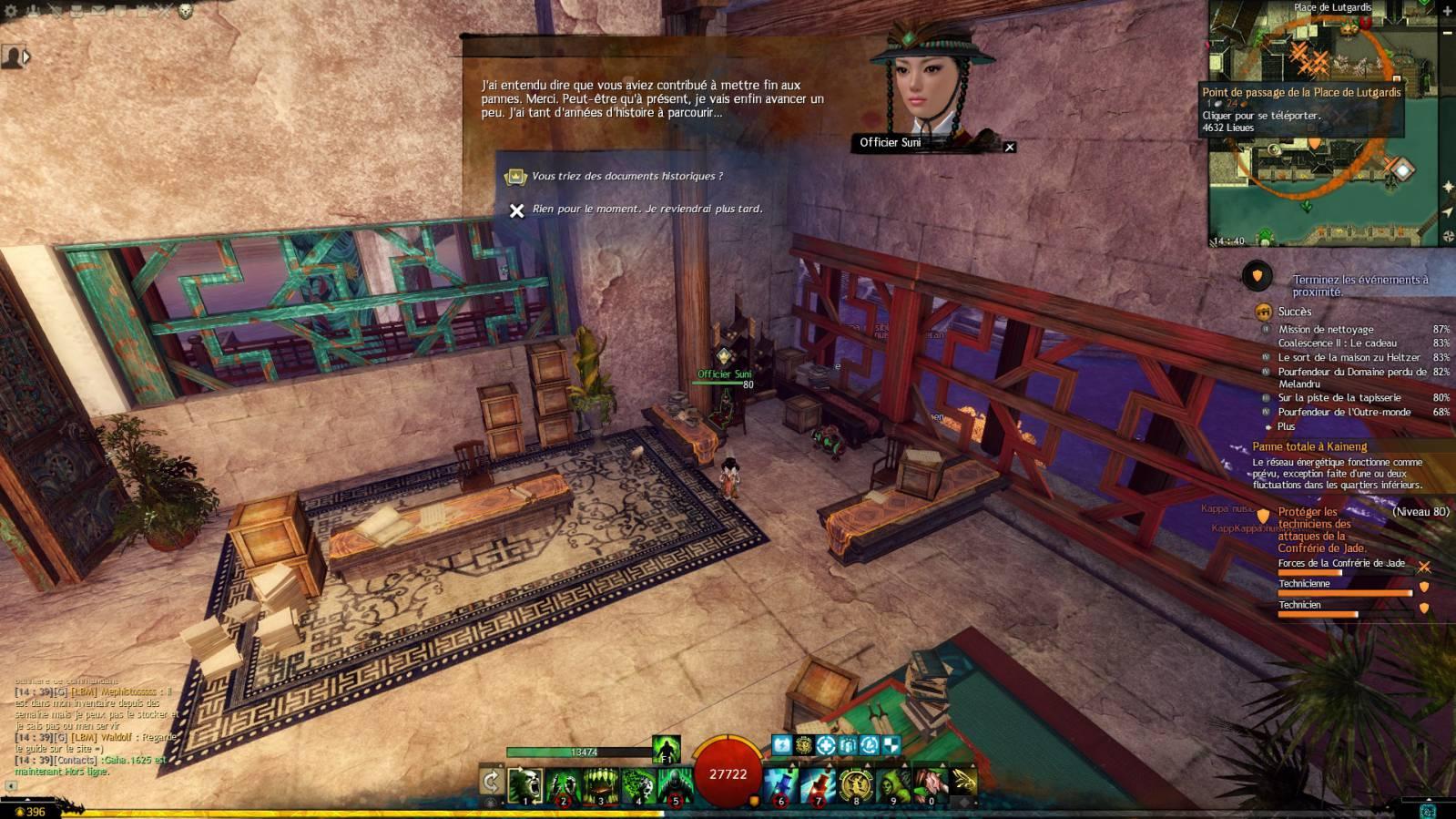Zoom in the minimap with plus button
This screenshot has height=819, width=1456.
pyautogui.click(x=1448, y=11)
